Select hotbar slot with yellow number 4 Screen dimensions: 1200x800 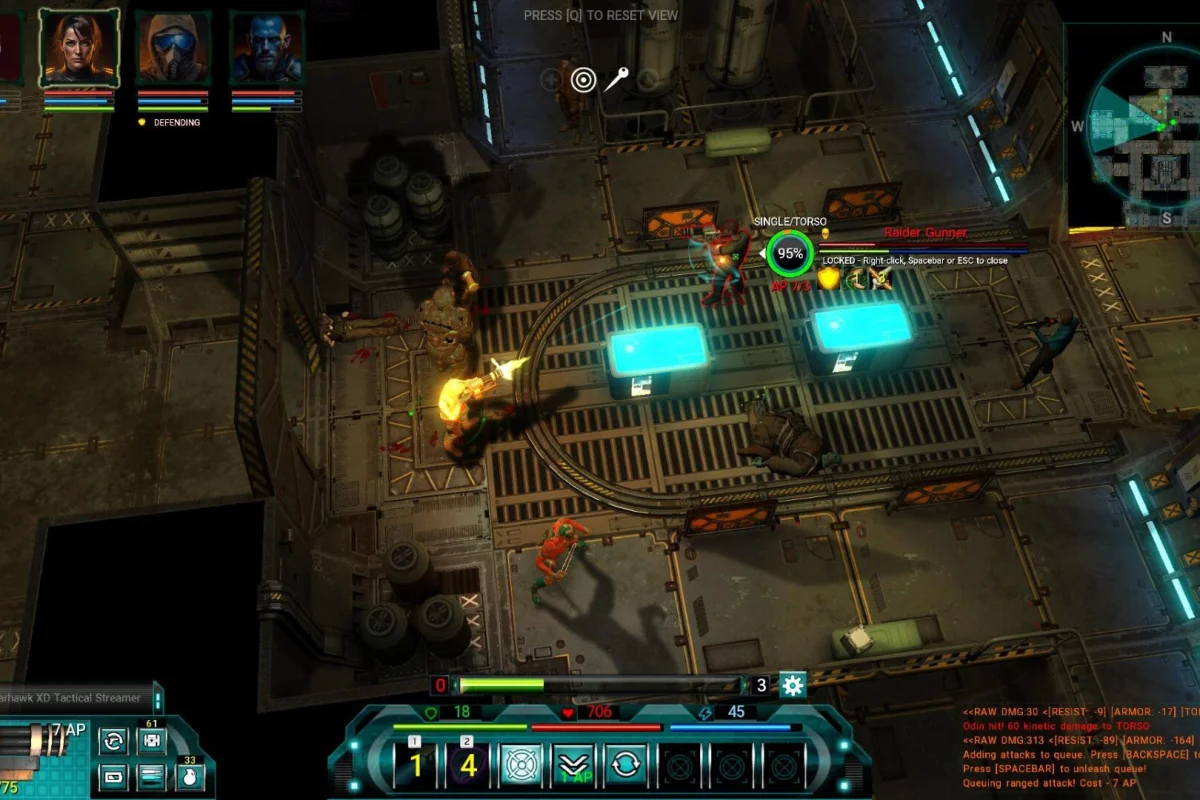point(469,765)
